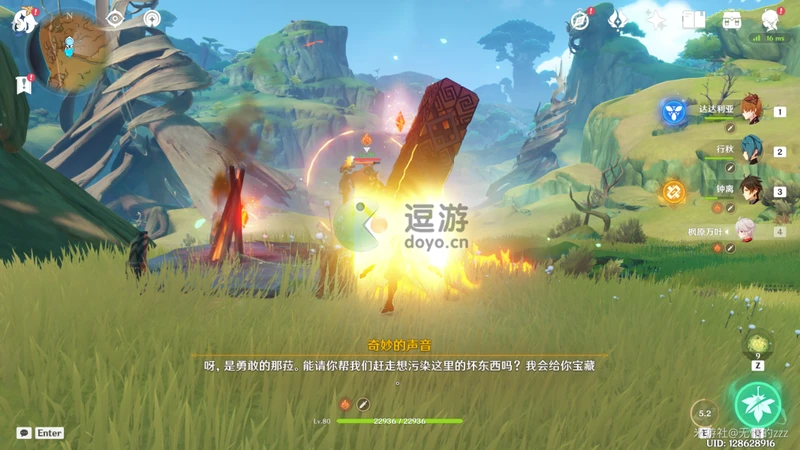Switch to party member 达达利亚

[x=750, y=112]
